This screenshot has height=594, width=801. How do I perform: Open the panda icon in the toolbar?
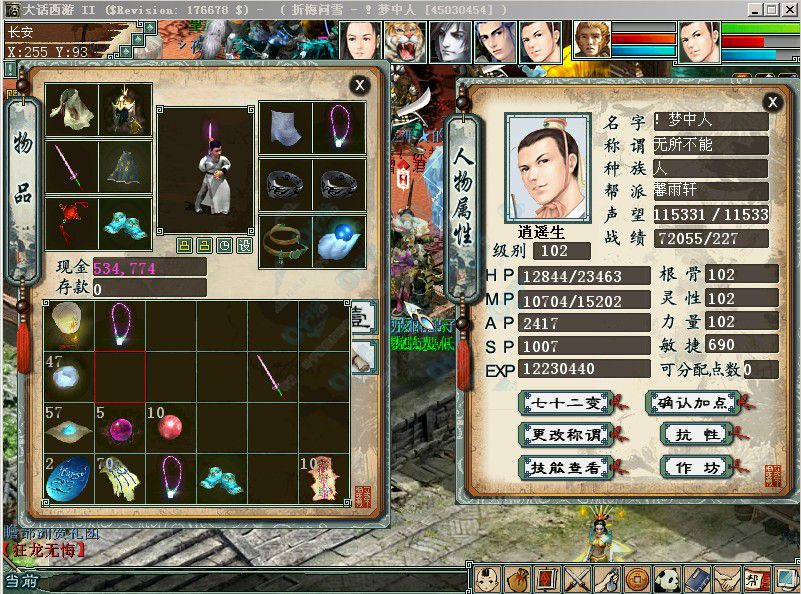coord(667,579)
